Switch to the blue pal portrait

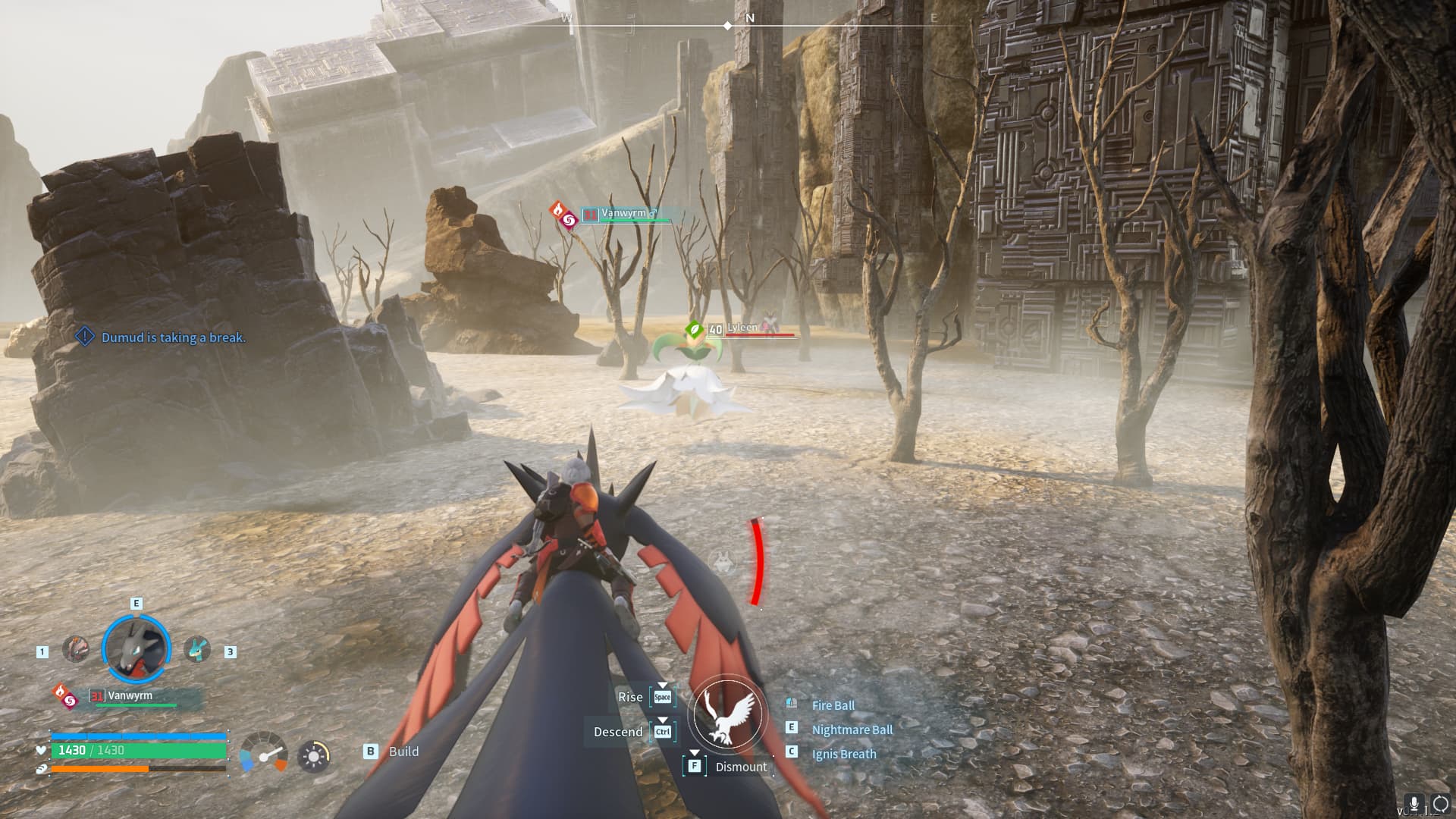(197, 649)
